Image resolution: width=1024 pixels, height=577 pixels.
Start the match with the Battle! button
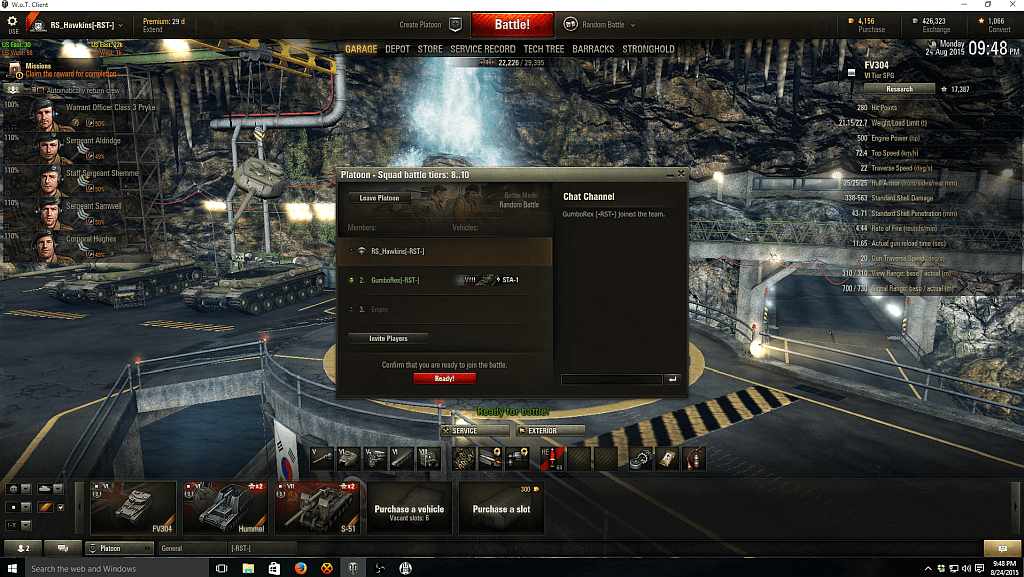click(x=511, y=24)
